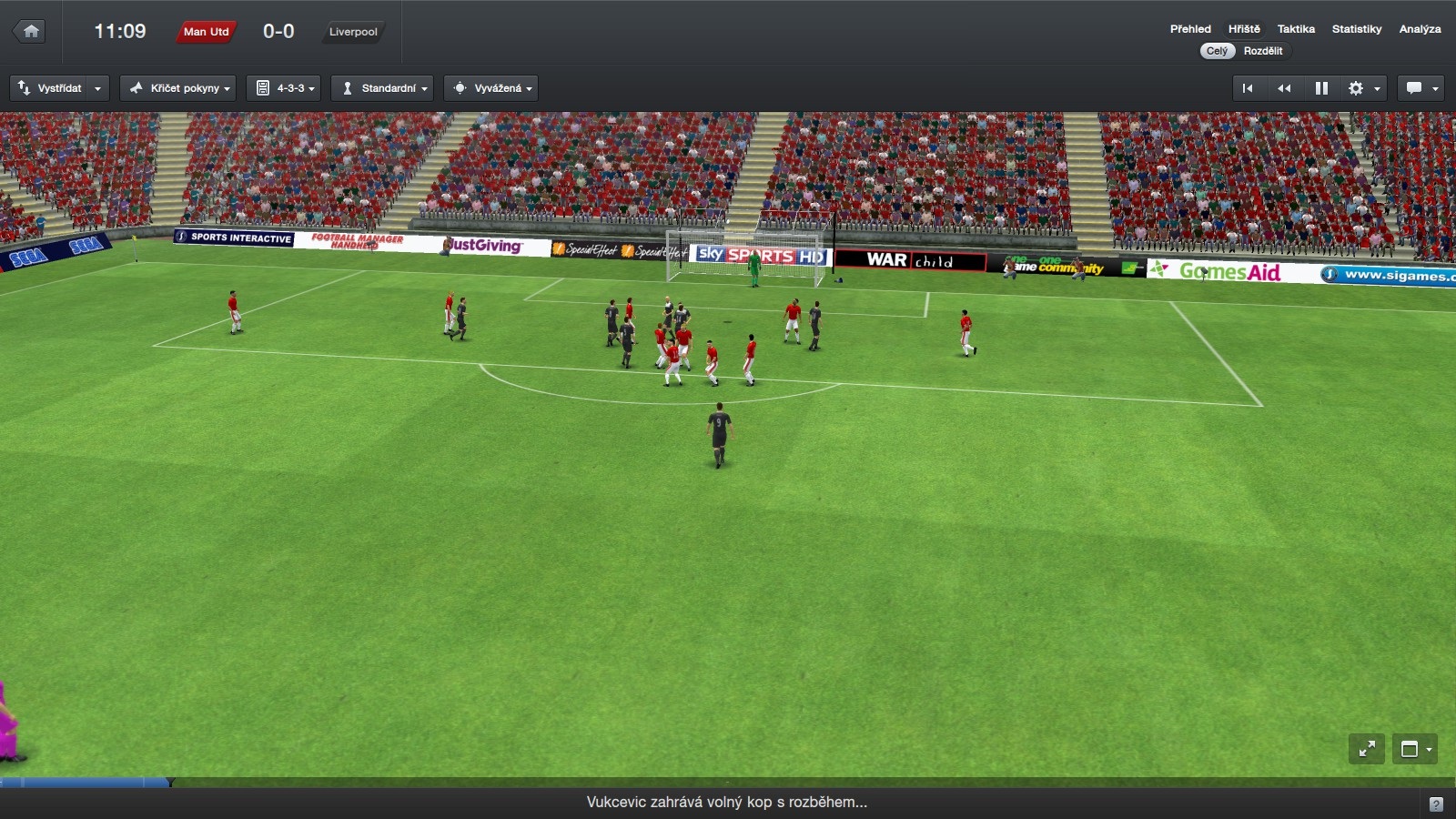Change the 4-3-3 formation dropdown
The height and width of the screenshot is (819, 1456).
(284, 88)
